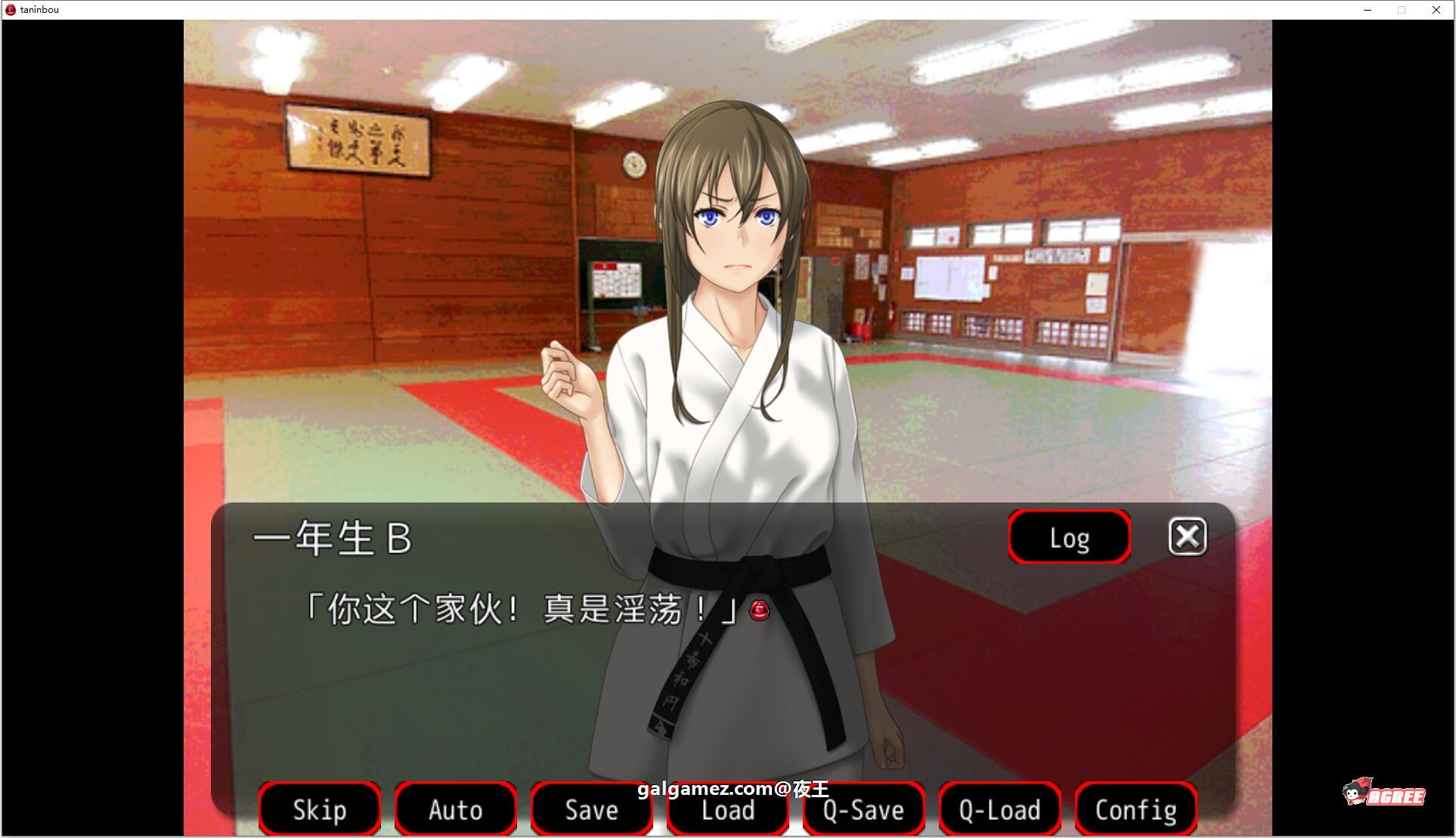Open the Save screen
The image size is (1456, 838).
[590, 809]
